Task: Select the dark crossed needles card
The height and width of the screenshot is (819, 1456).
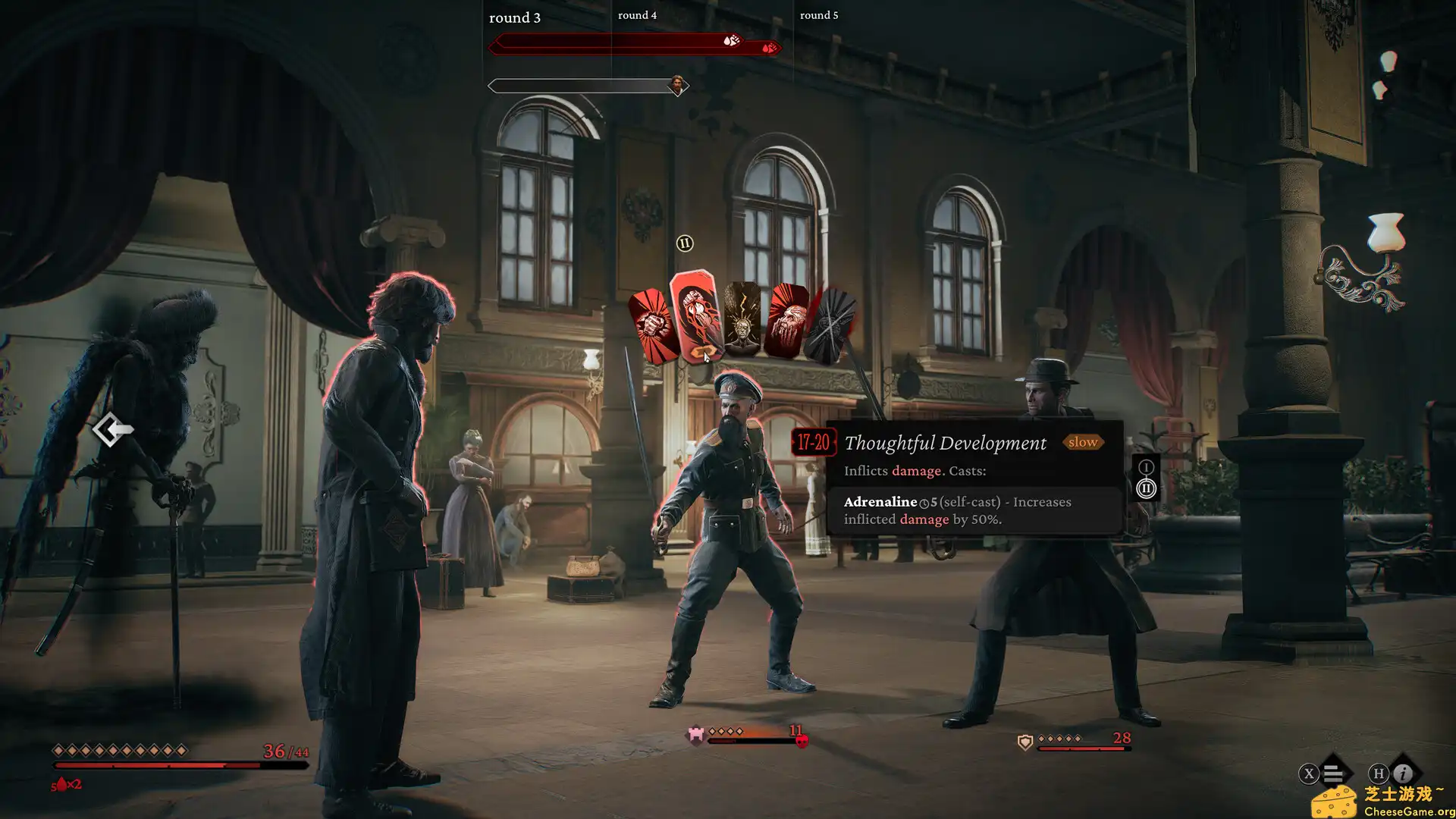Action: pos(831,326)
